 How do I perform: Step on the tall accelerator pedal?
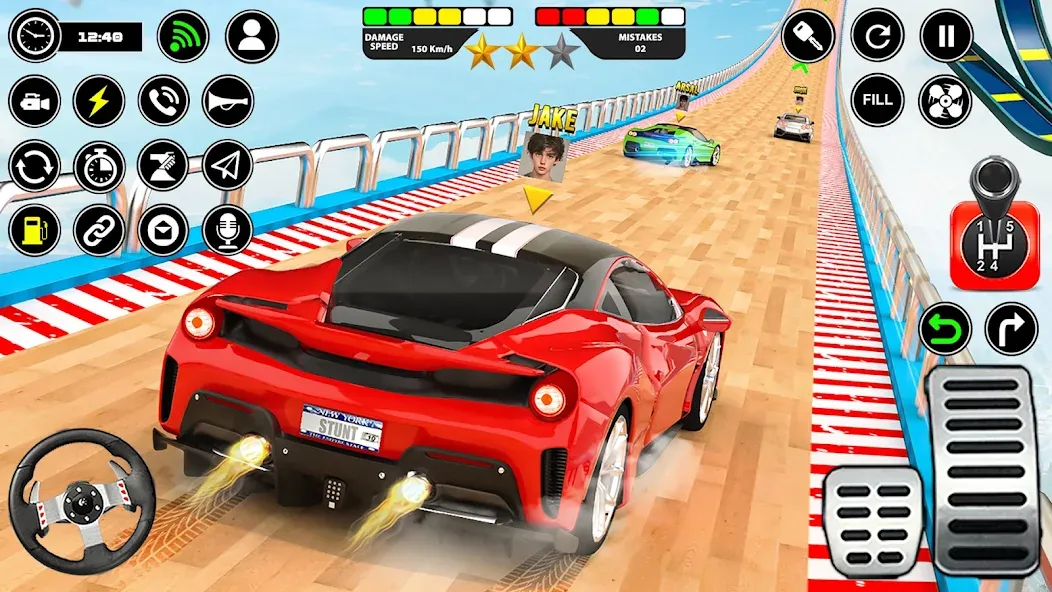click(985, 470)
